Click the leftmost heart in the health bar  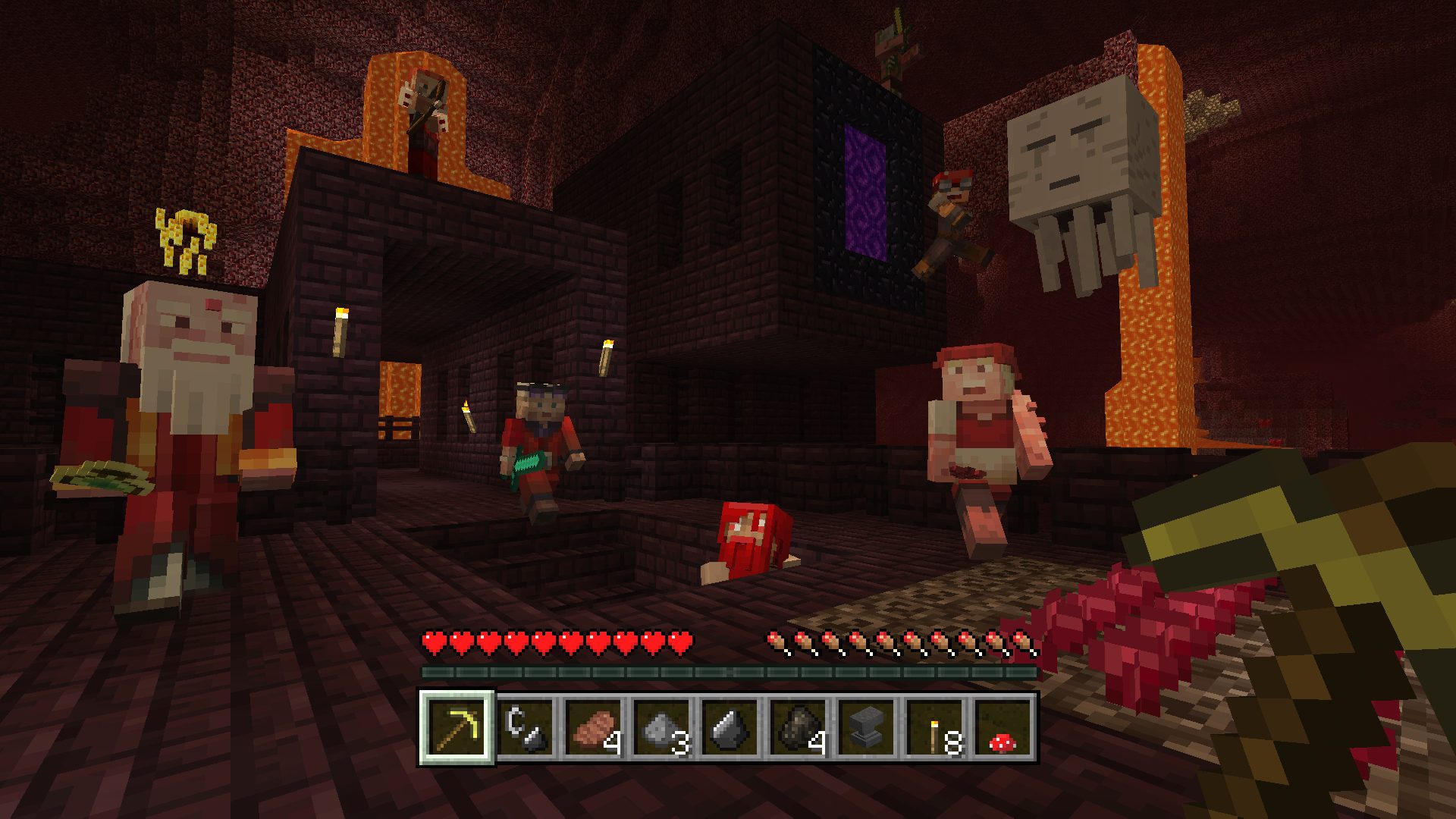[434, 641]
